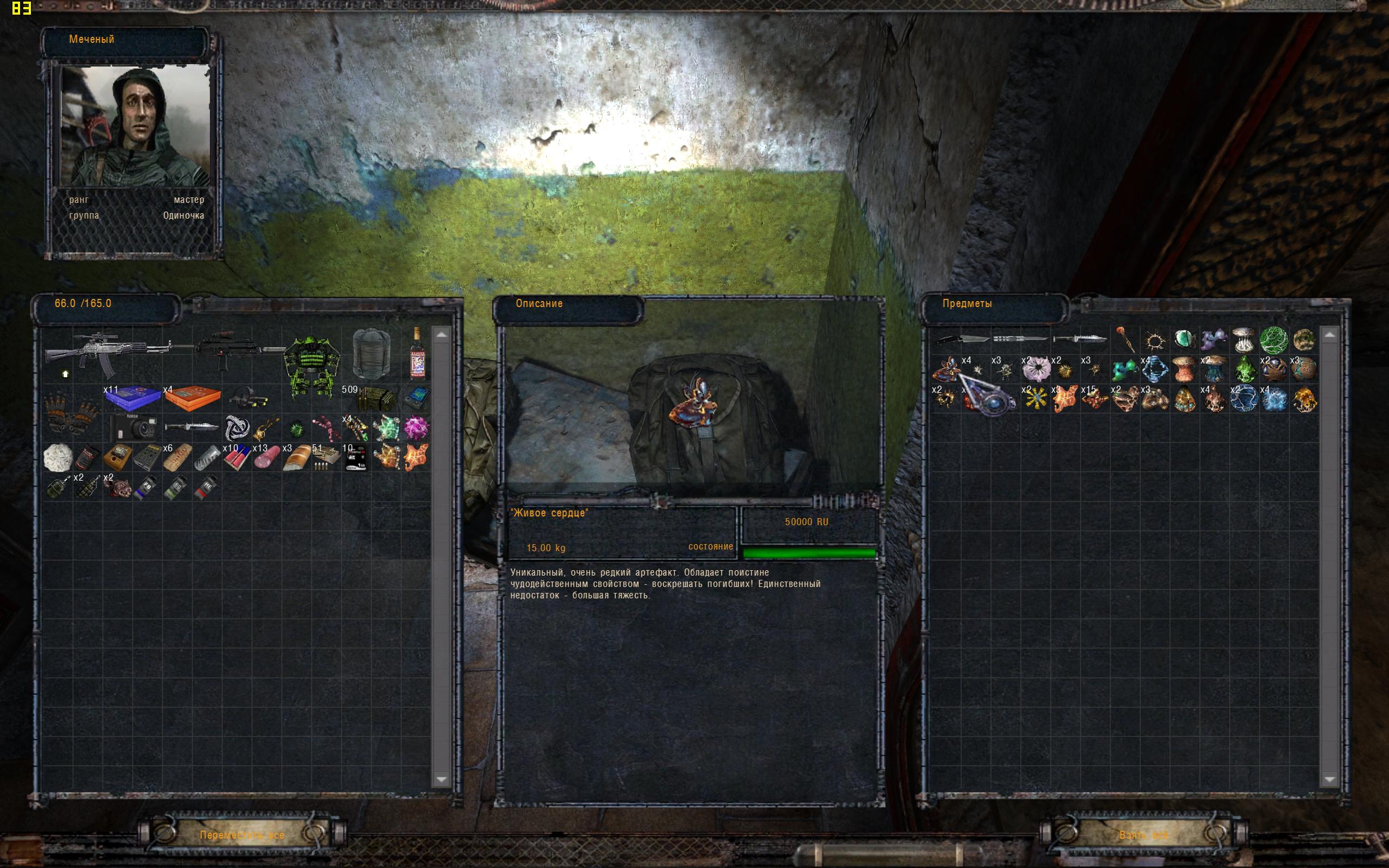The width and height of the screenshot is (1389, 868).
Task: Select the salami sausage stack
Action: 266,457
